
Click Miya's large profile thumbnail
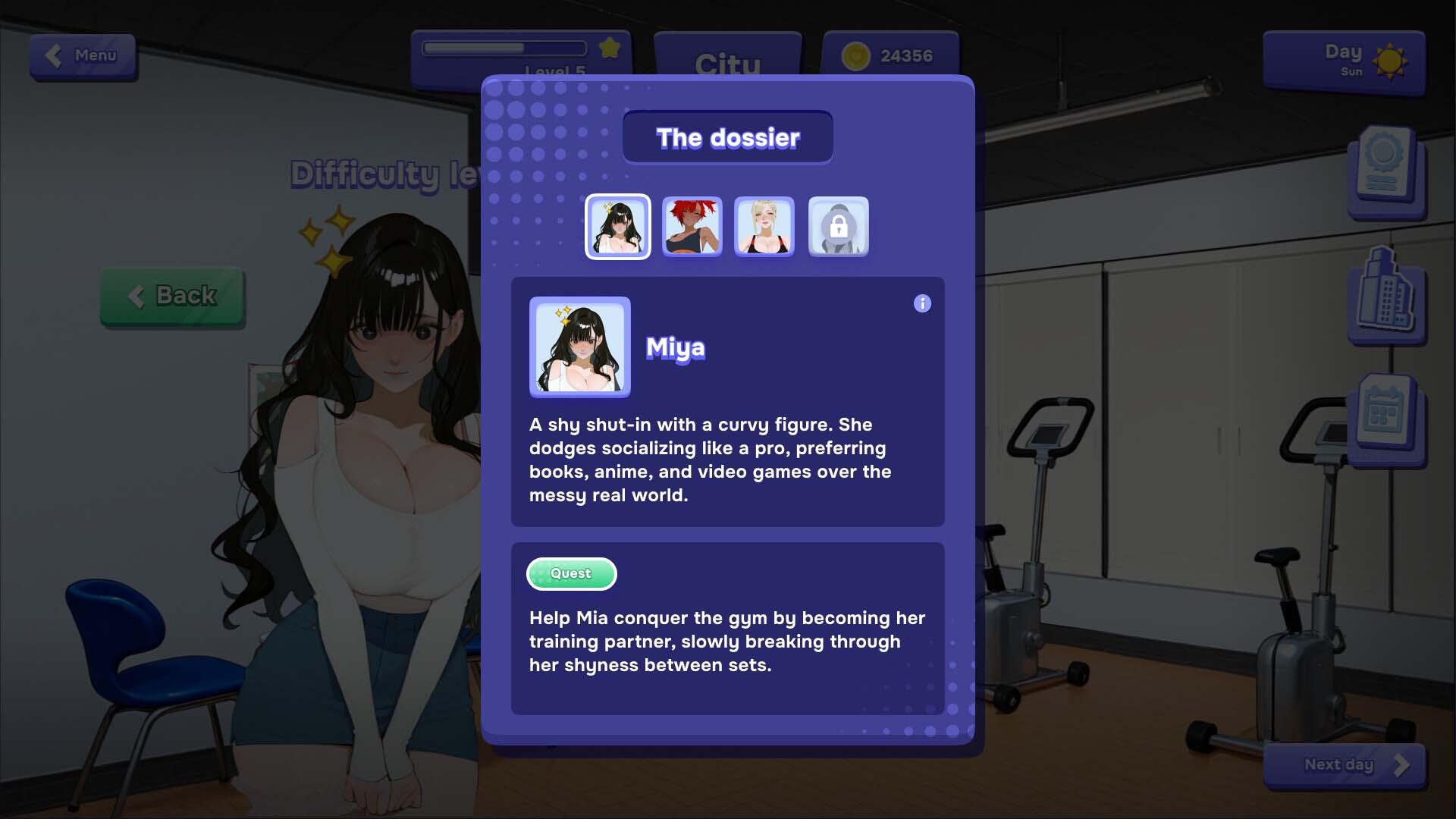579,347
